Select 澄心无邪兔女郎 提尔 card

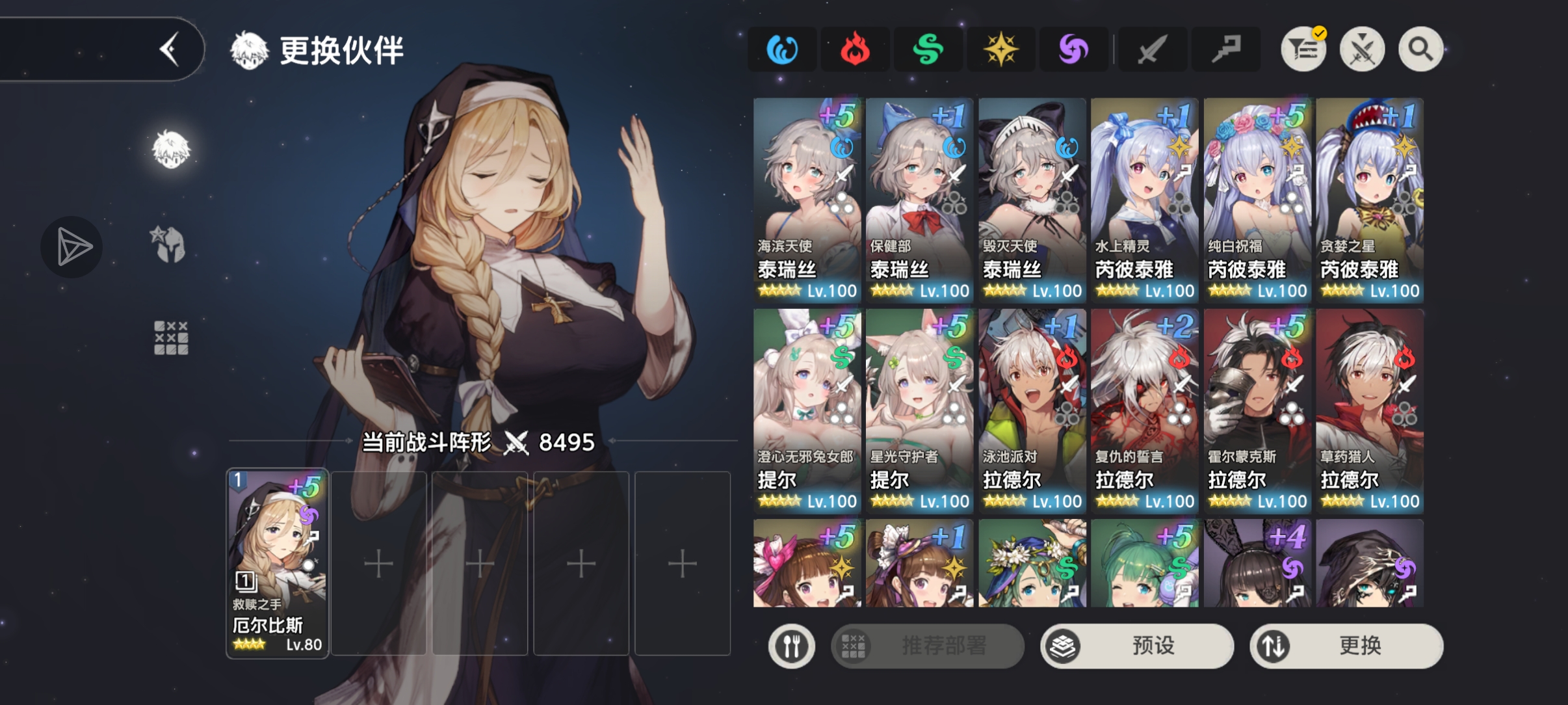(x=807, y=410)
